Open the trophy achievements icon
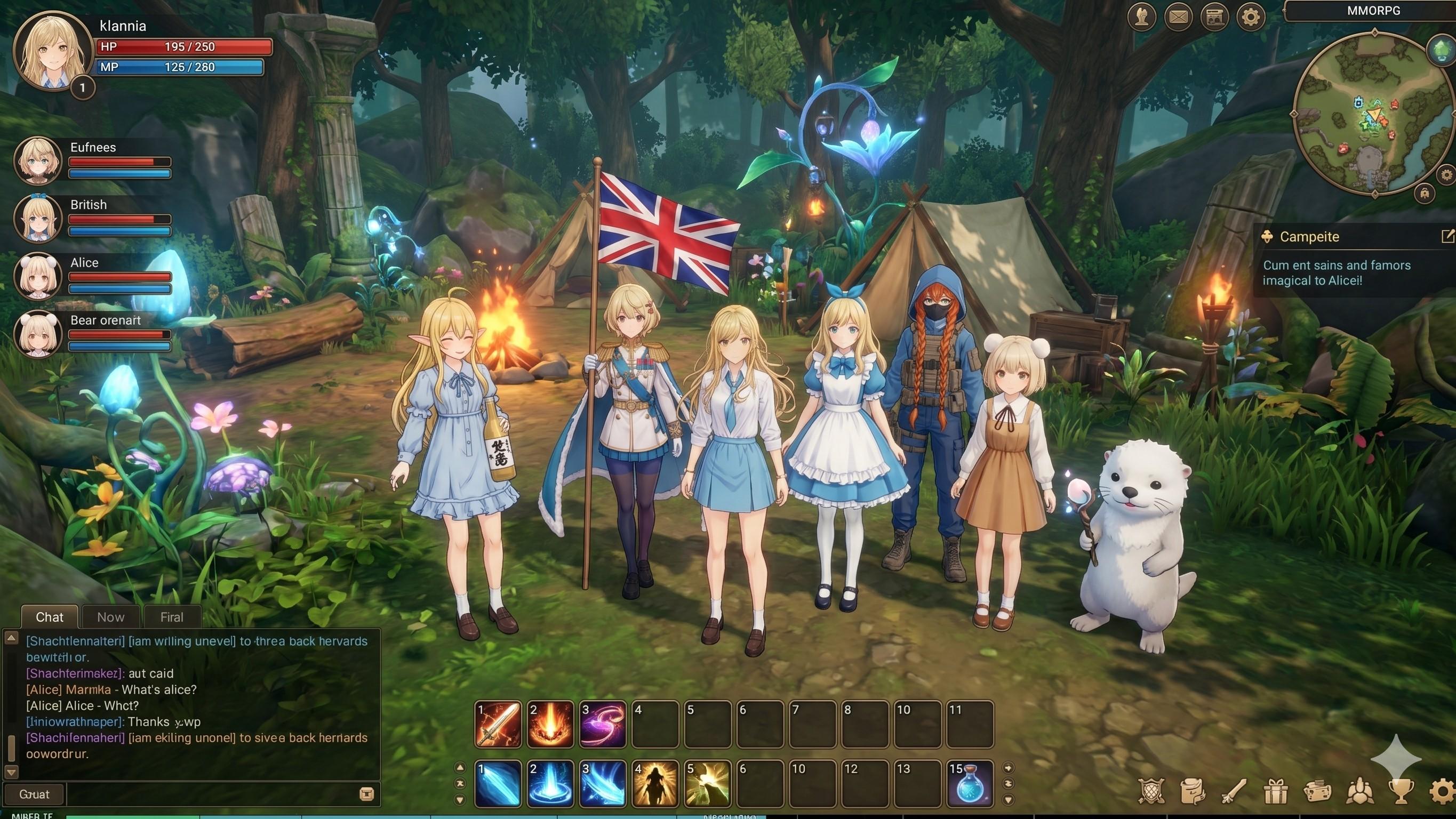Screen dimensions: 1456x819 pos(1401,791)
